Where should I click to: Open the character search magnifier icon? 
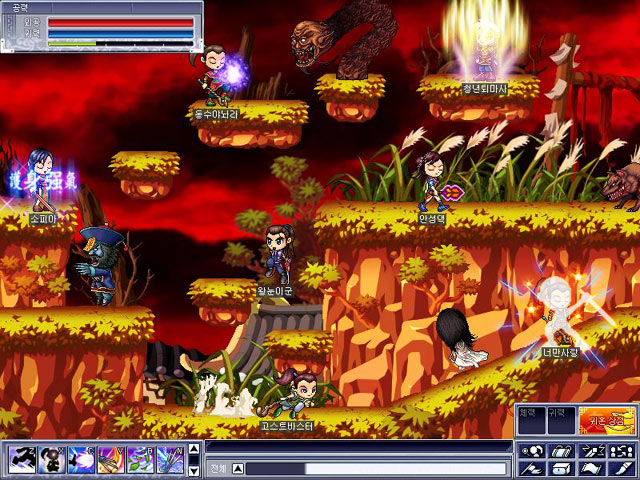click(x=532, y=450)
